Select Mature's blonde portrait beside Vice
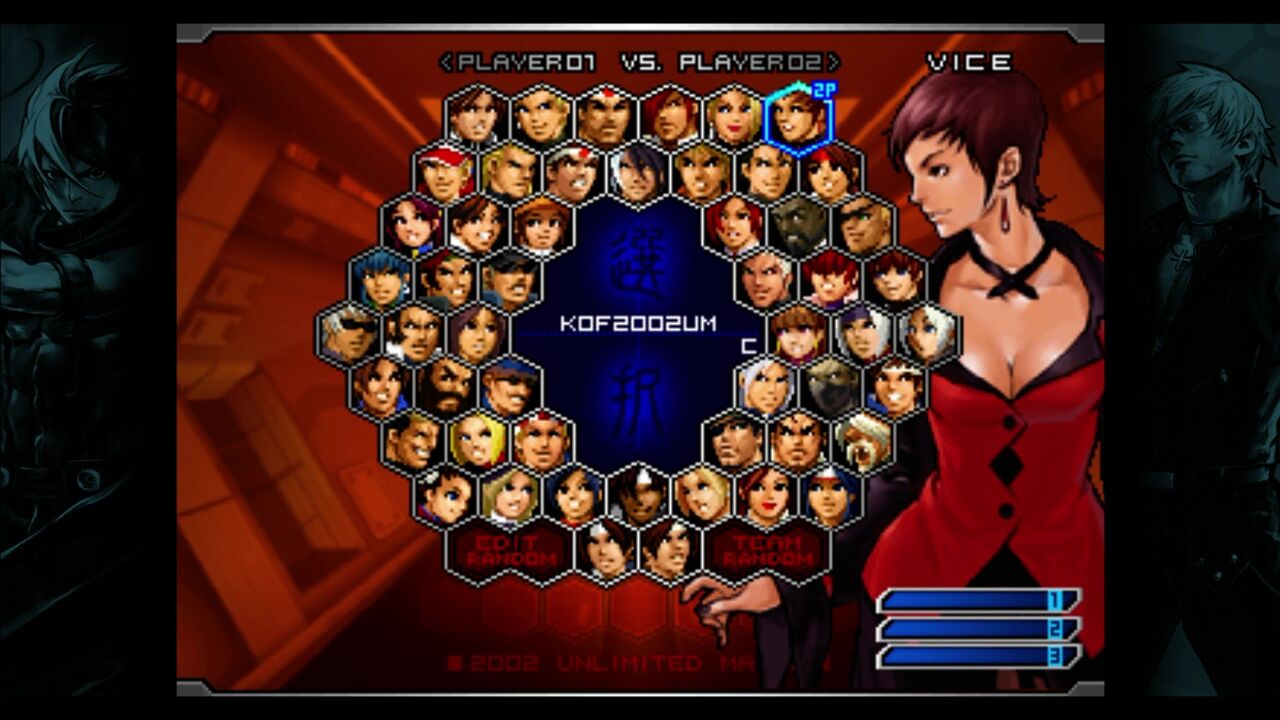 (x=732, y=120)
